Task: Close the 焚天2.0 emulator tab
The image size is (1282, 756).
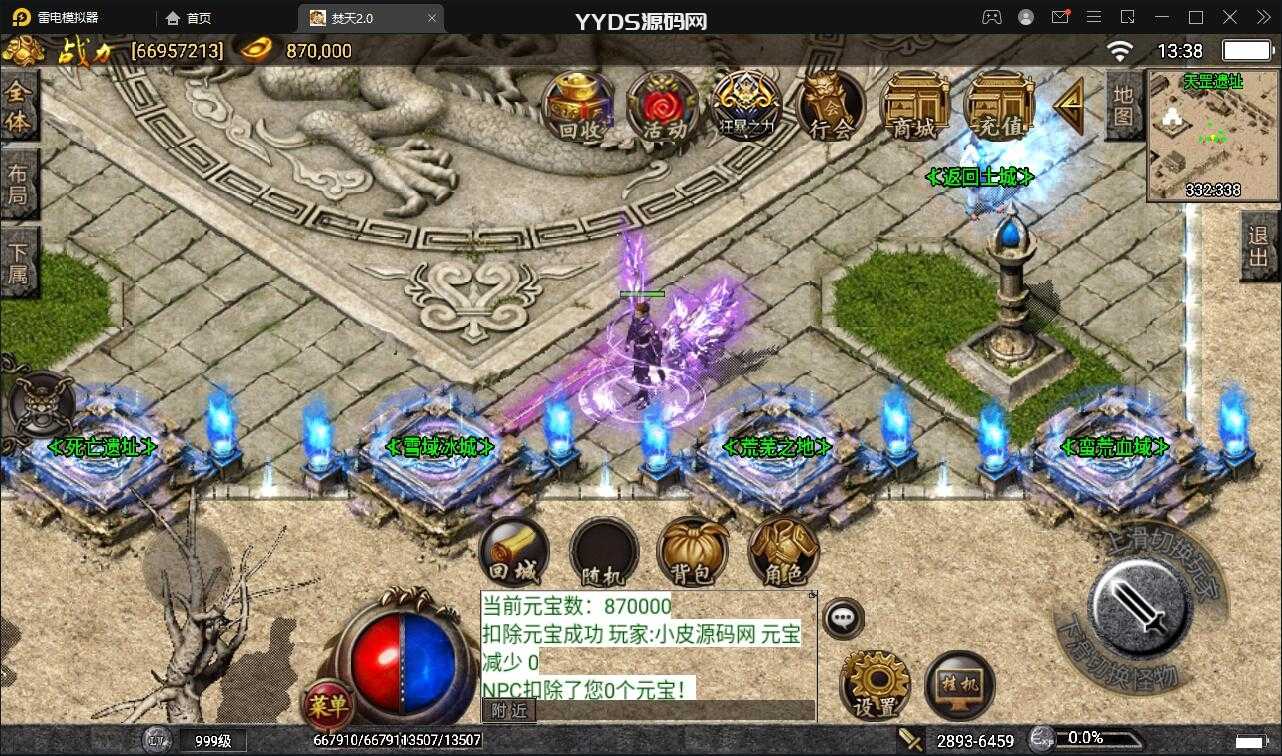Action: (x=432, y=18)
